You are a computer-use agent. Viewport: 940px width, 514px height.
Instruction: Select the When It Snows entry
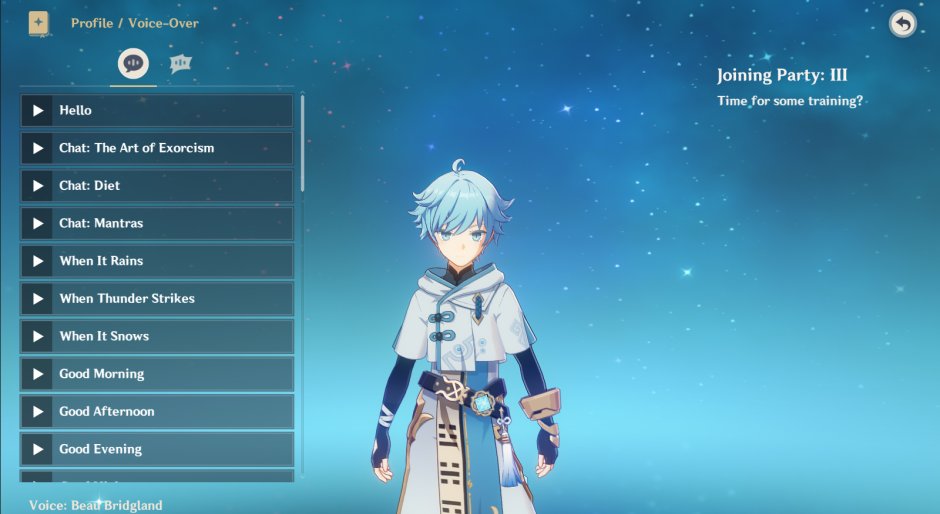coord(157,336)
